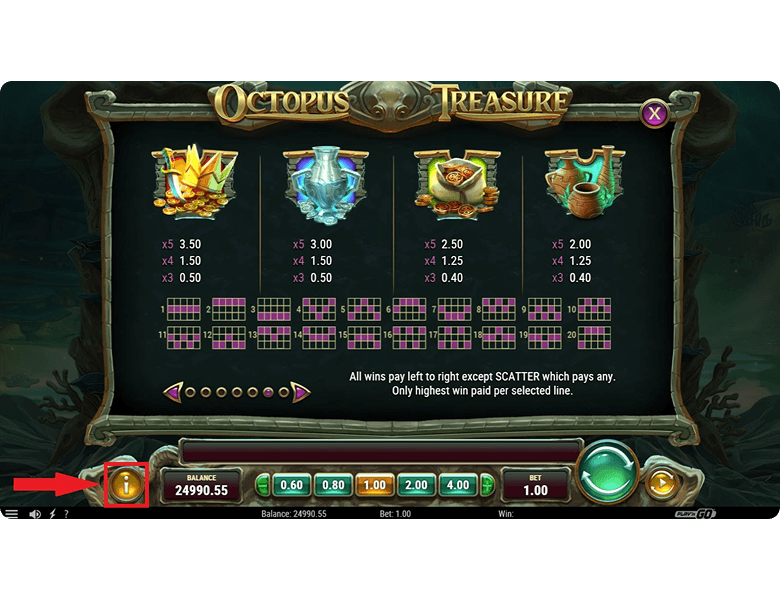This screenshot has width=780, height=600.
Task: Jump to the first paytable page dot
Action: pyautogui.click(x=189, y=392)
